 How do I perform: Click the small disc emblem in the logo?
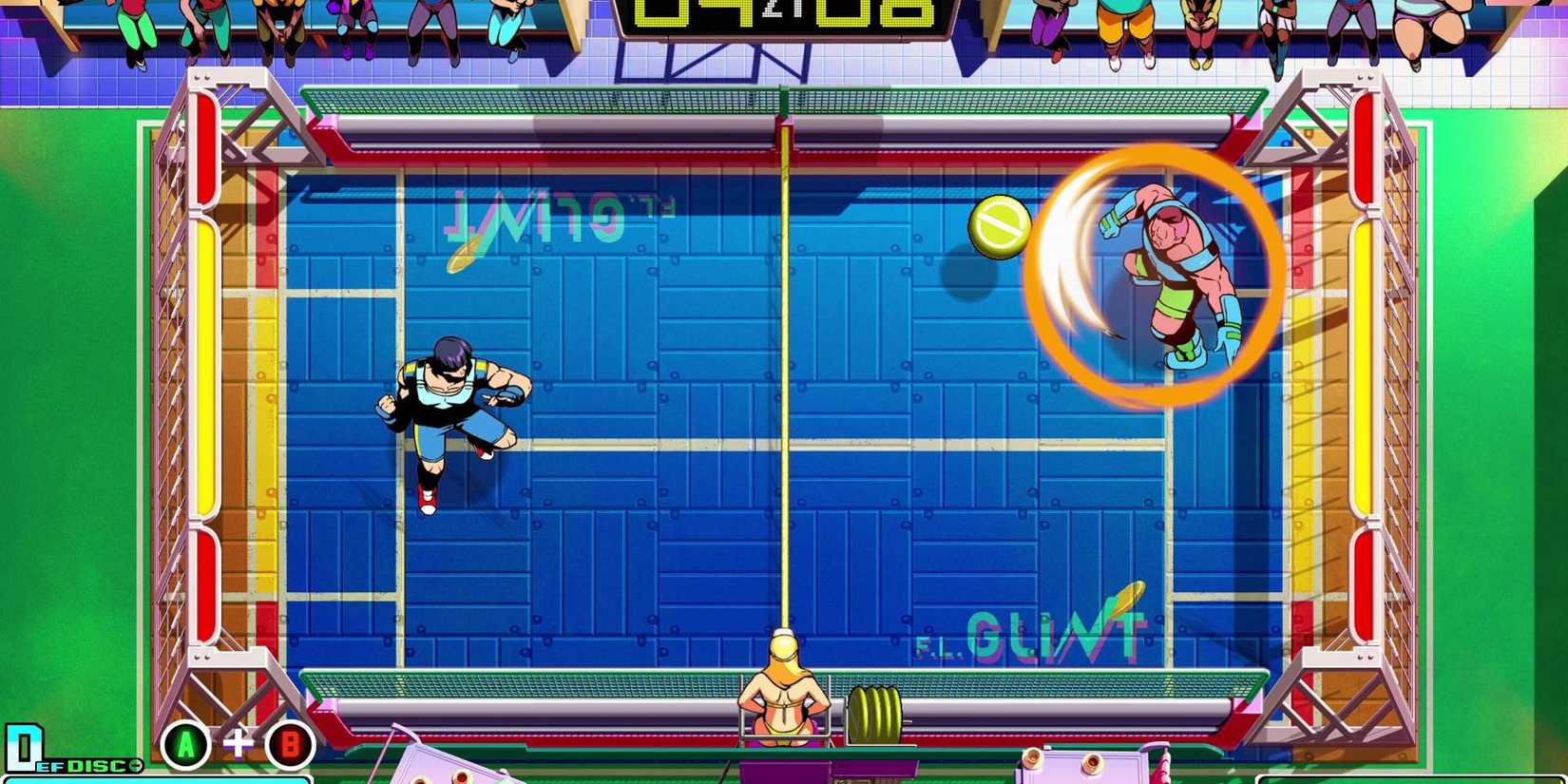point(135,765)
